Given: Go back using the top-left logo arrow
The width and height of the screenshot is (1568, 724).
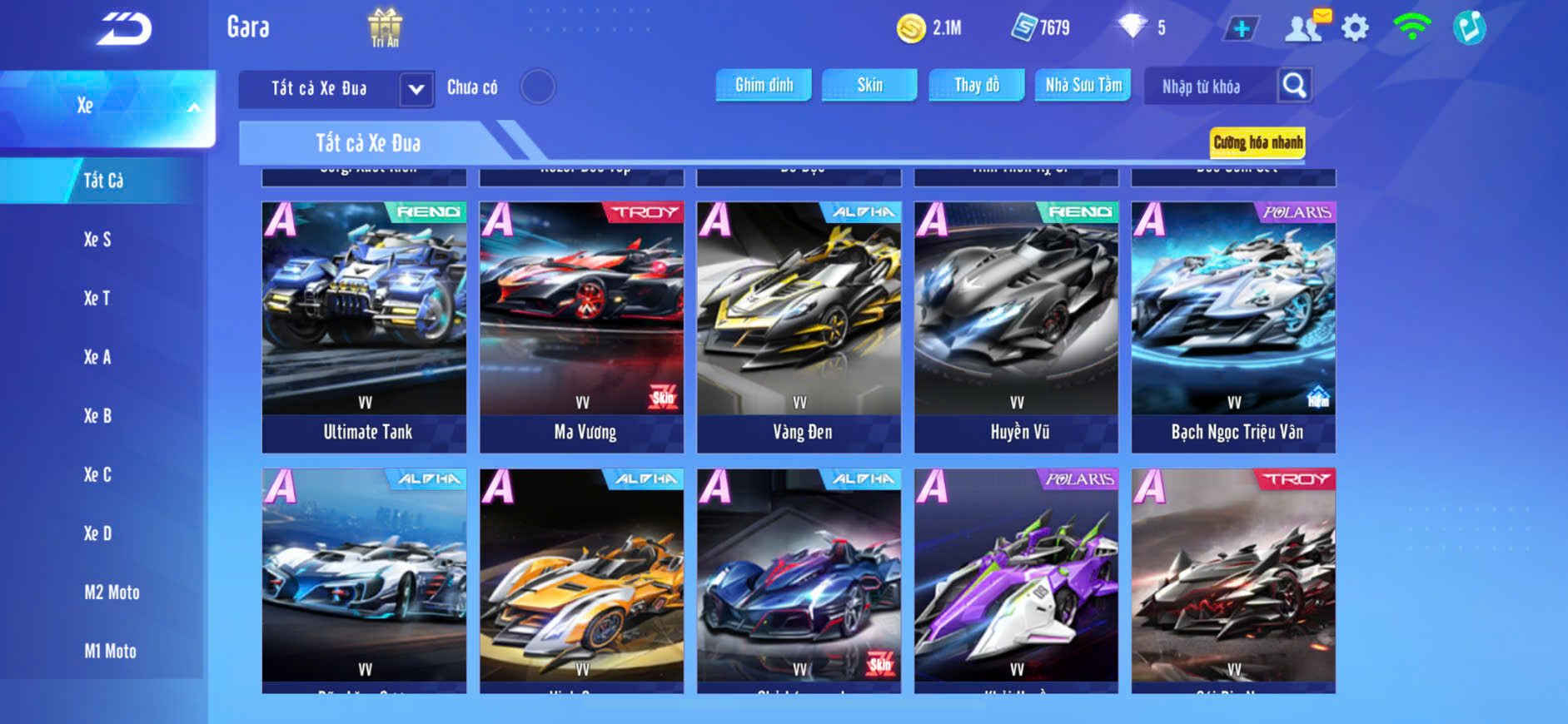Looking at the screenshot, I should click(124, 29).
